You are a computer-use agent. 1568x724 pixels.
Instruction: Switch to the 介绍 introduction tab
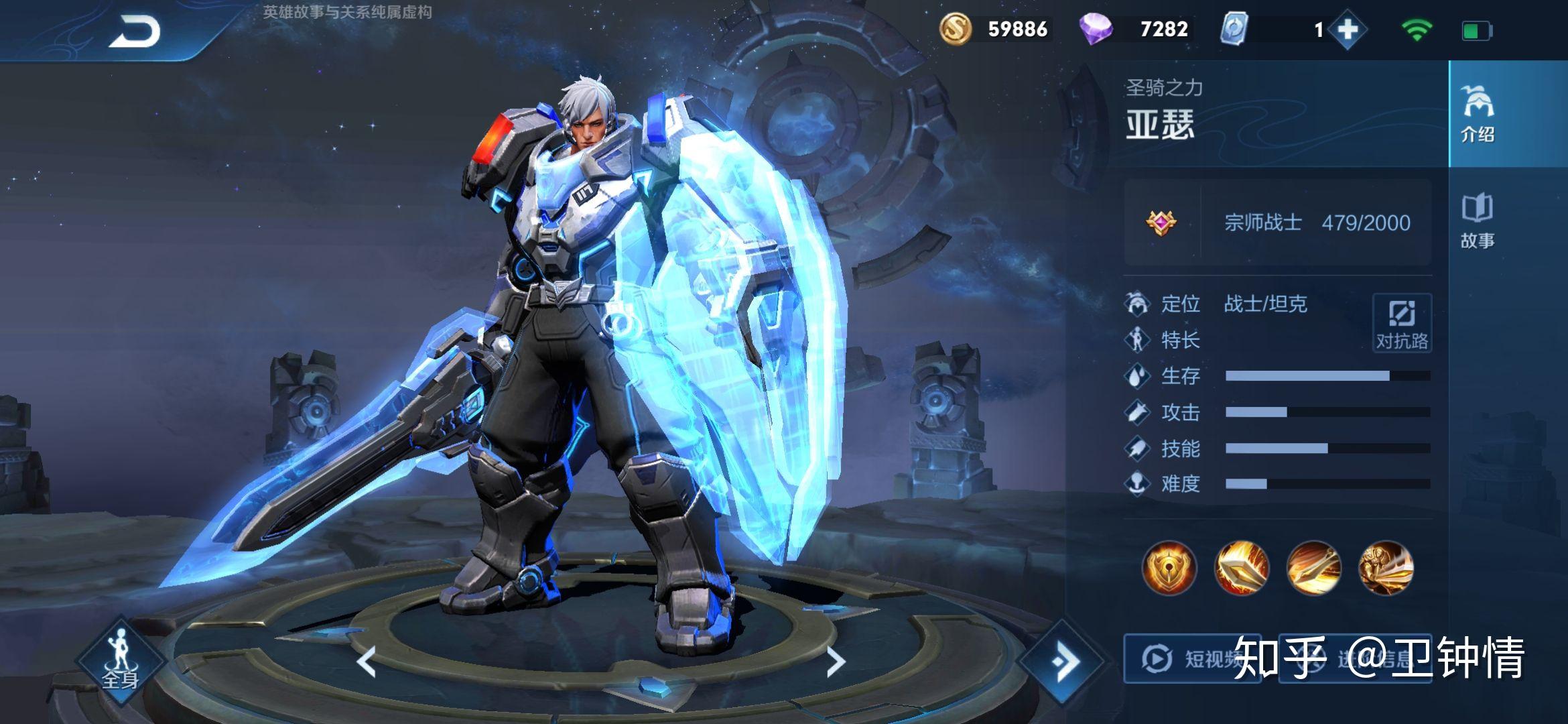pos(1477,114)
